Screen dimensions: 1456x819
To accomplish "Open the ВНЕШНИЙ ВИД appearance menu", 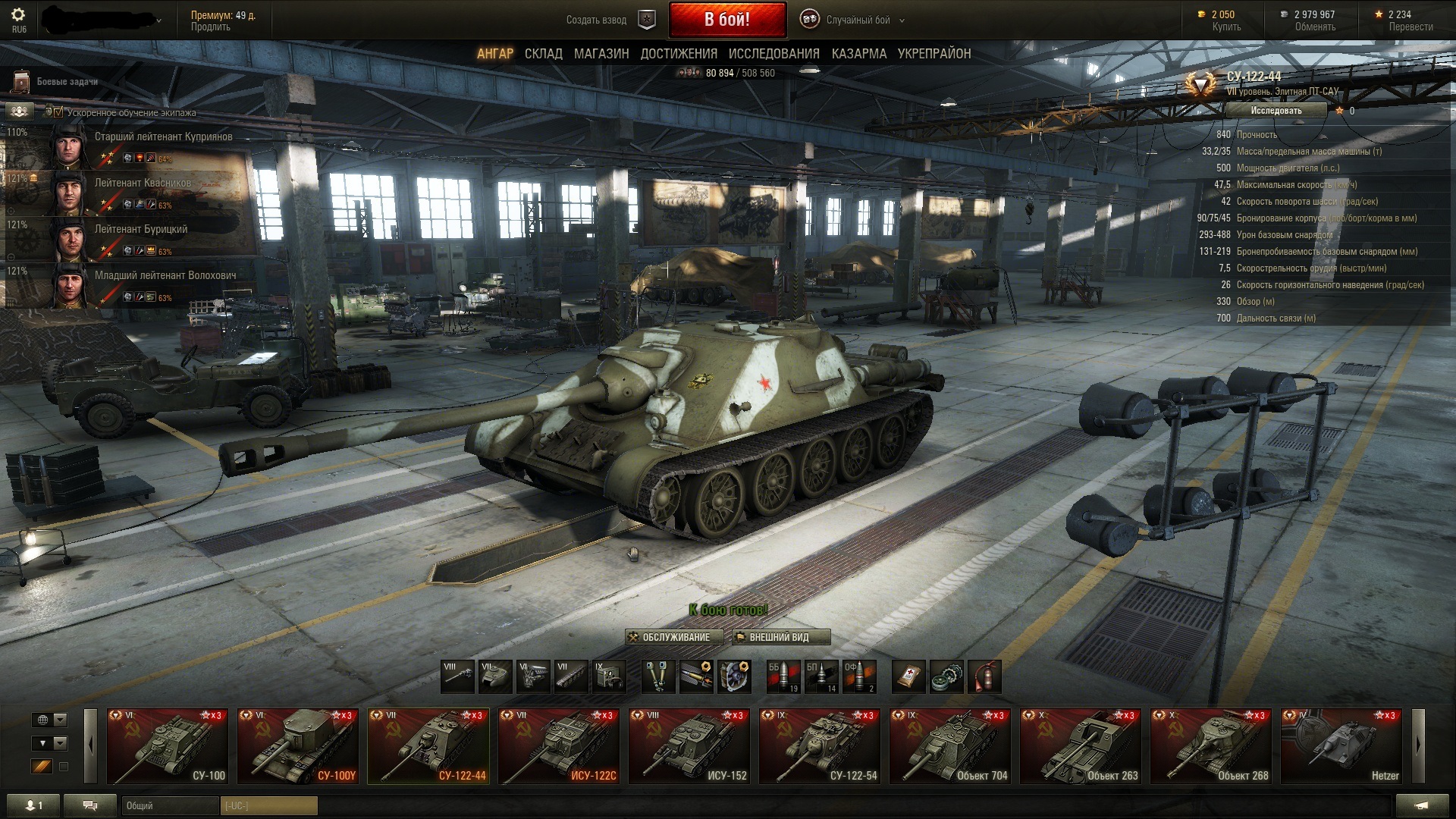I will point(781,638).
